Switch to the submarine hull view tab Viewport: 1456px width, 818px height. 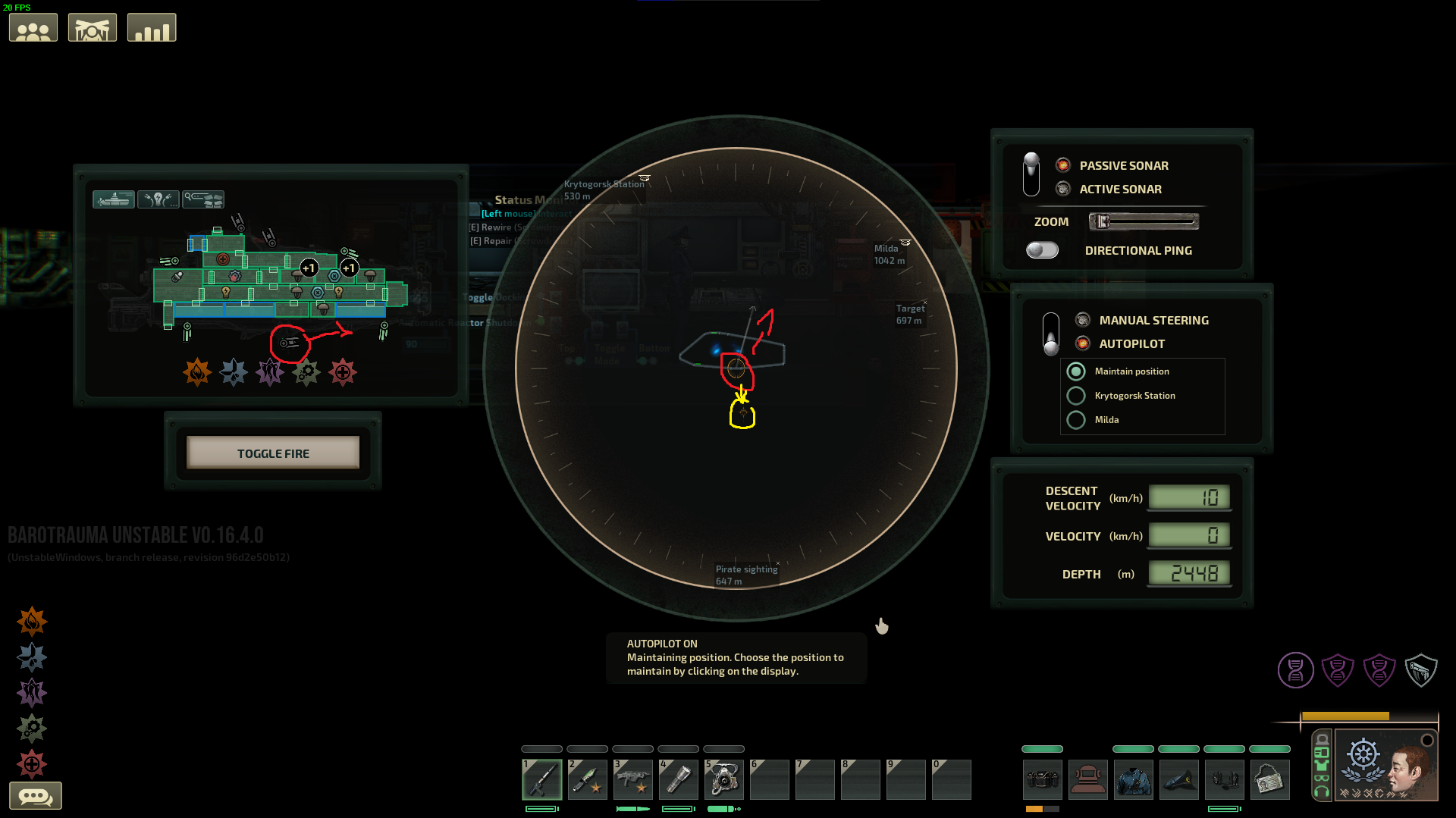114,199
